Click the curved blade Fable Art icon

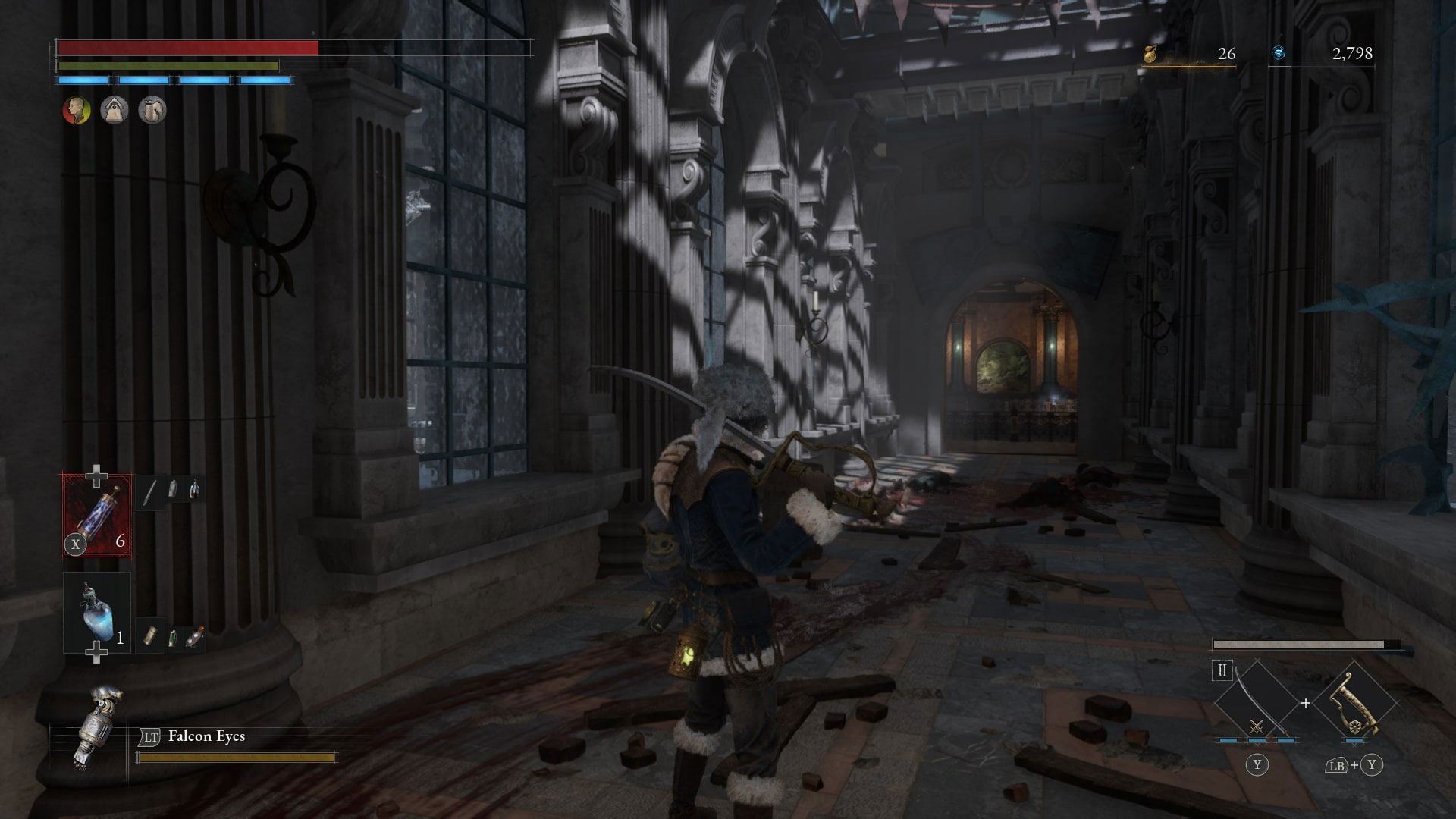1256,703
